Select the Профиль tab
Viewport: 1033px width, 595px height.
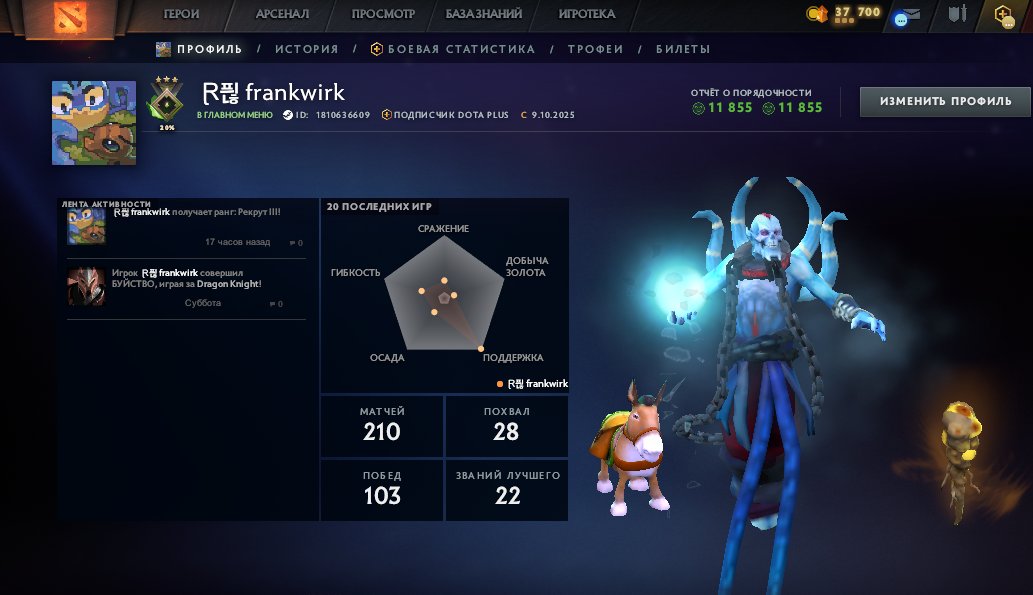[x=200, y=49]
